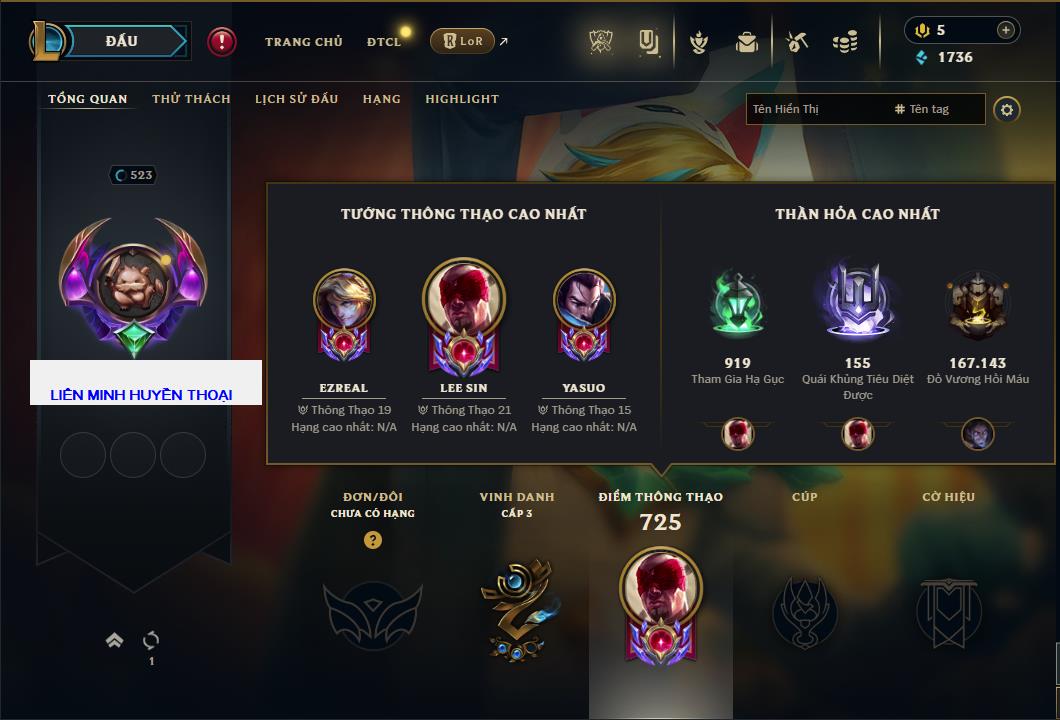Switch to the HIGHLIGHT tab
This screenshot has height=720, width=1060.
coord(461,99)
